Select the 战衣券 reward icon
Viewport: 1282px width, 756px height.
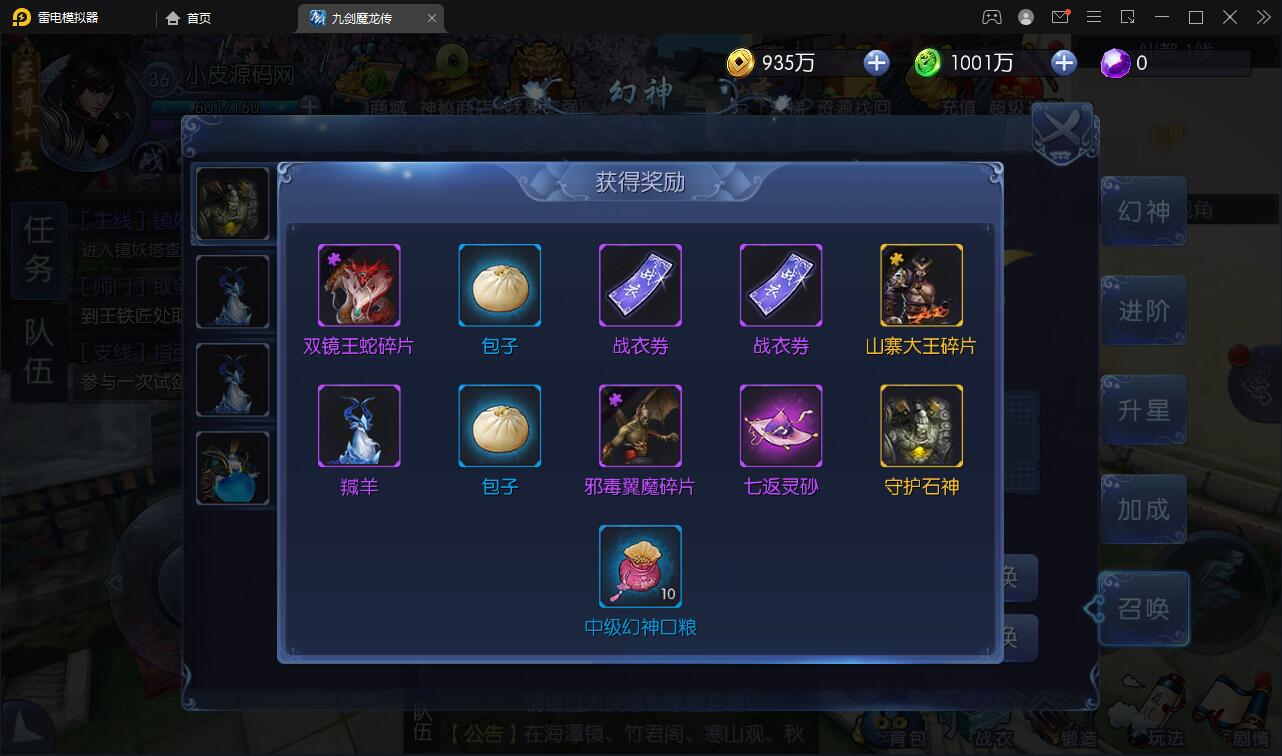[x=640, y=285]
